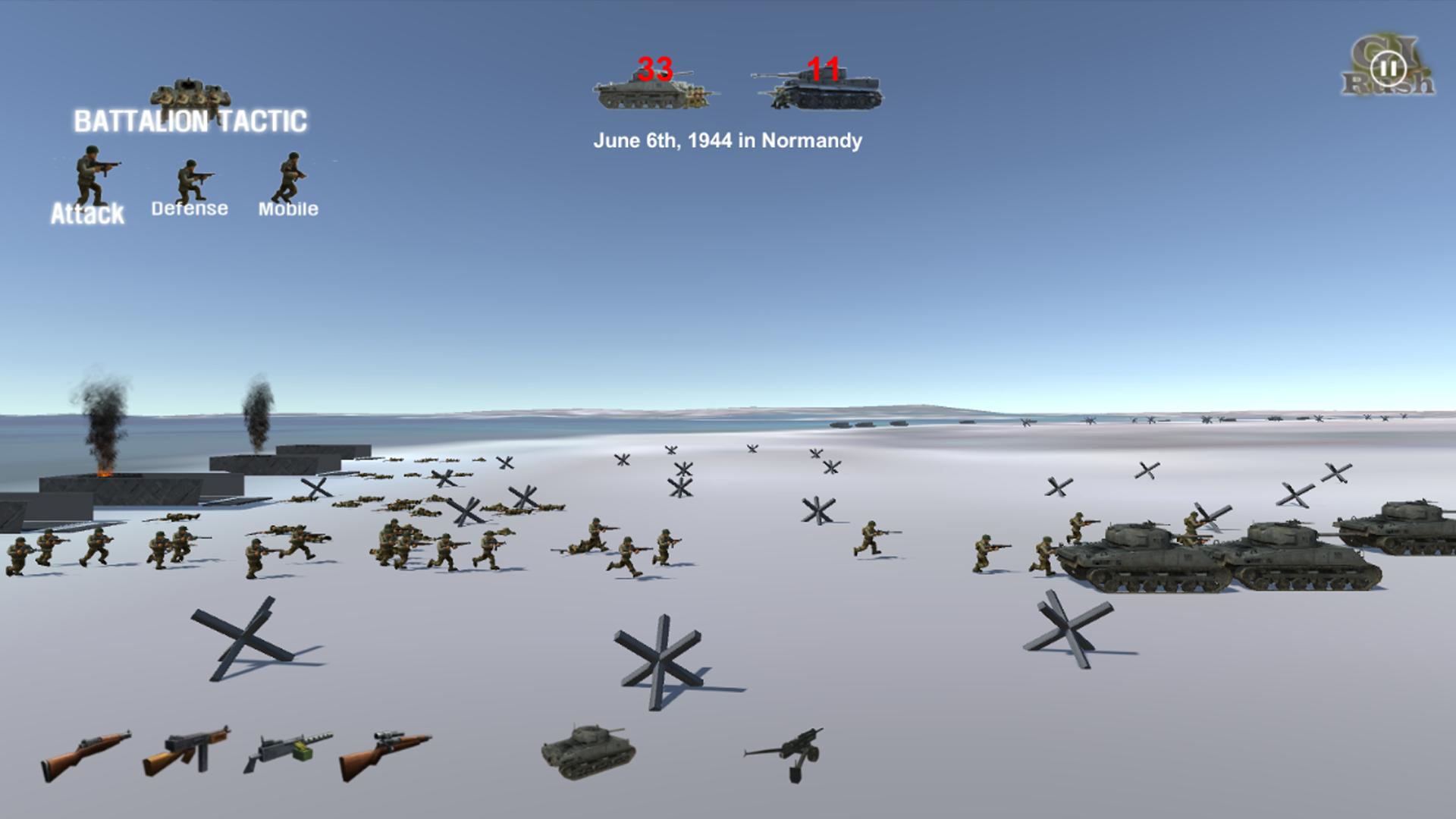Click the tank squad icon above Battalion Tactic
Screen dimensions: 1456x819
(191, 91)
